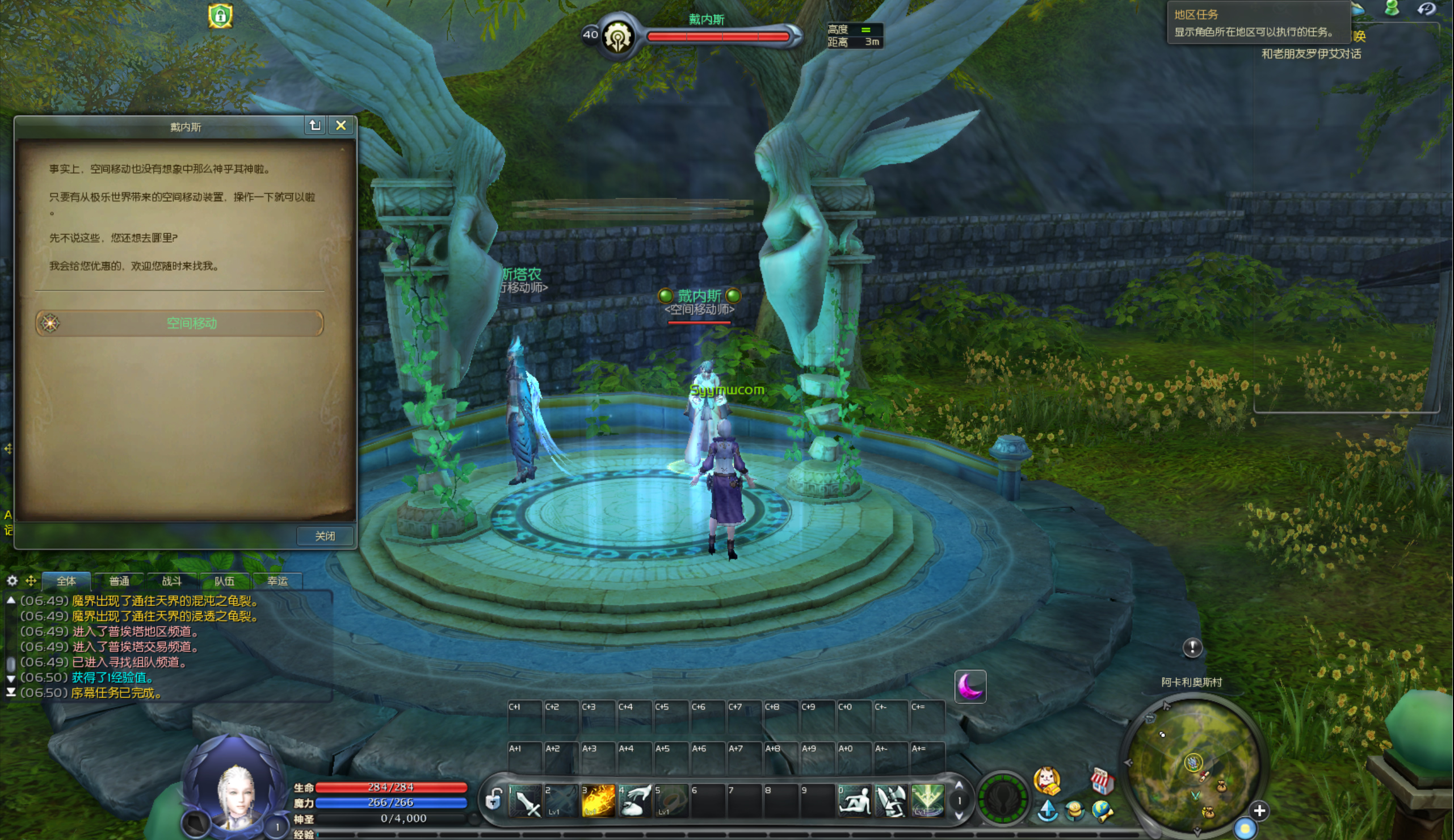
Task: Use the sword attack skill in slot 1
Action: [x=526, y=801]
